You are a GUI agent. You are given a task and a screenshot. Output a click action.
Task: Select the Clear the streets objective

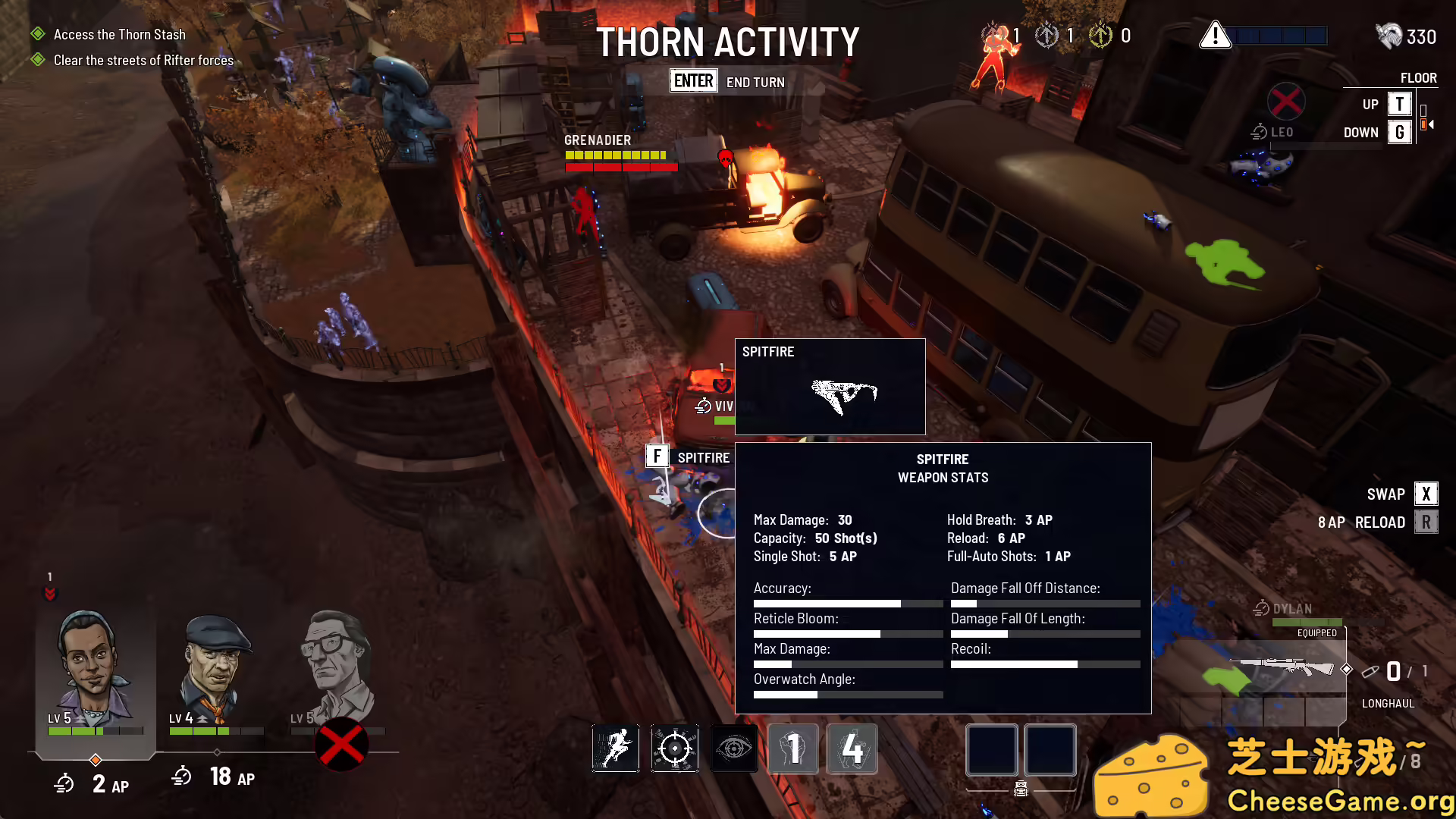click(143, 61)
